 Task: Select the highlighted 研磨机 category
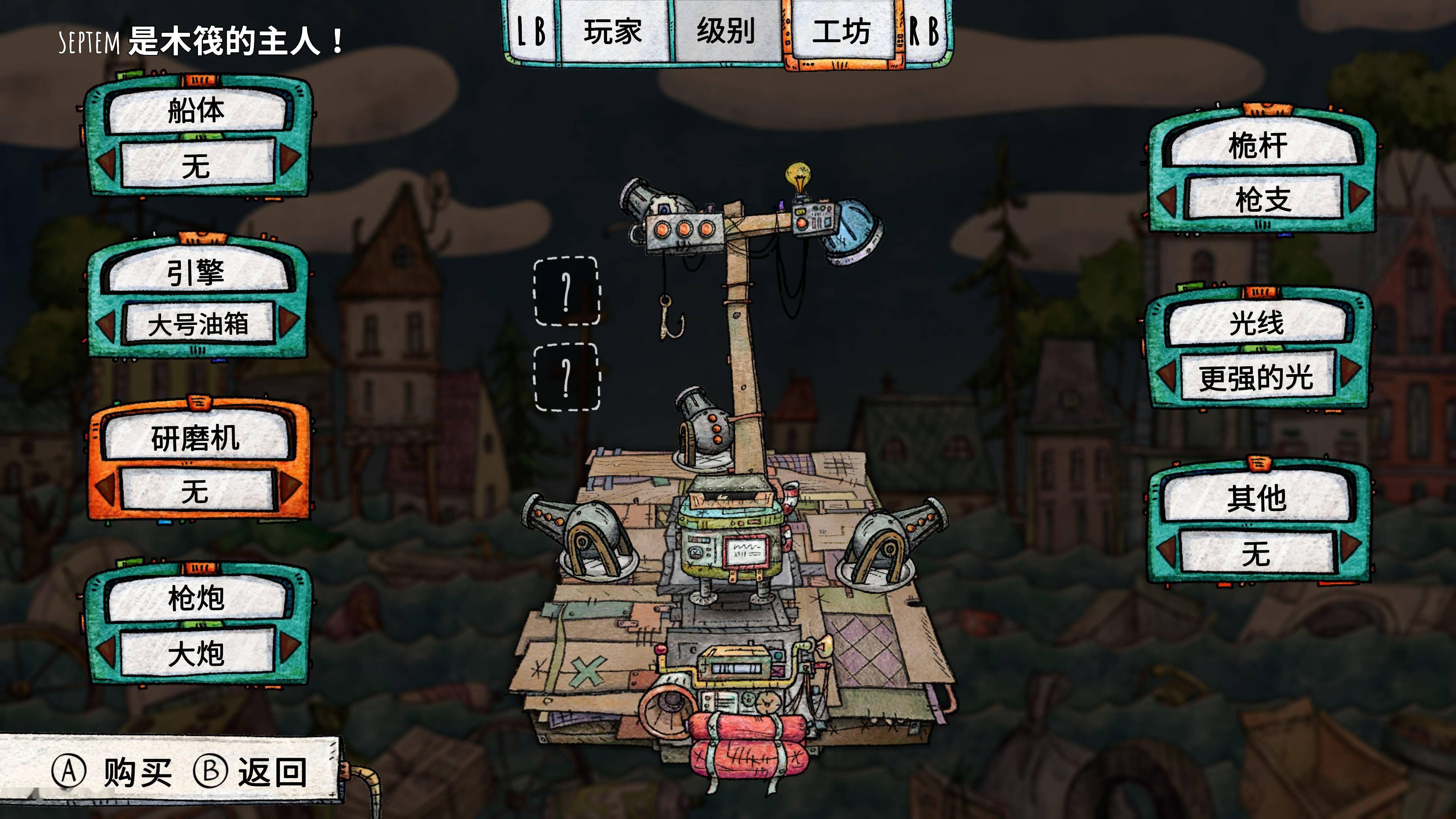196,438
